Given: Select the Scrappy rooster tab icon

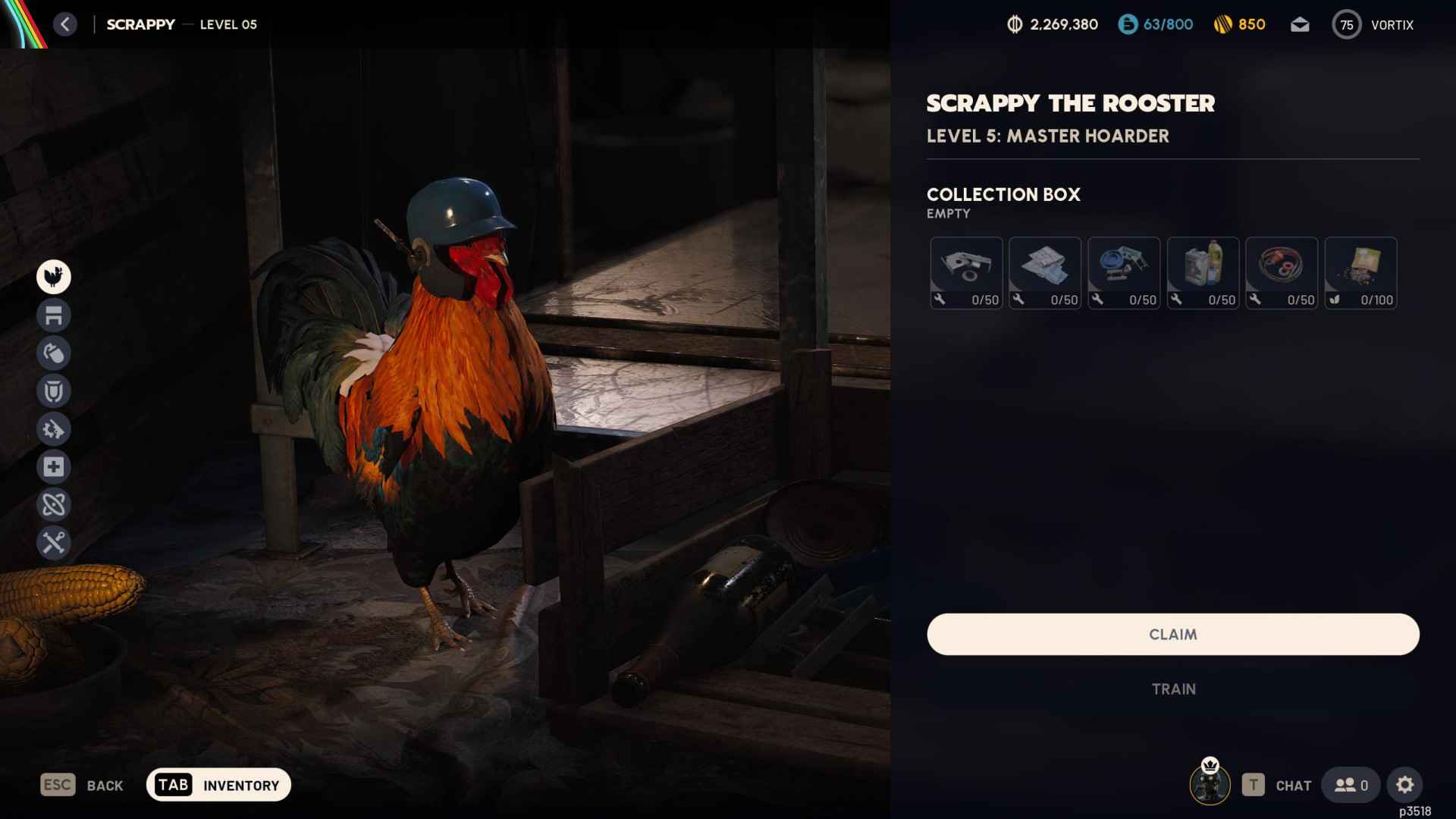Looking at the screenshot, I should click(x=52, y=277).
